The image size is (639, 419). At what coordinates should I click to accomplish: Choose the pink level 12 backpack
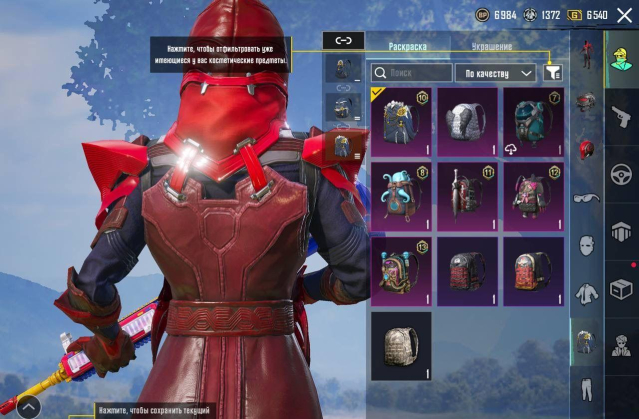[533, 196]
